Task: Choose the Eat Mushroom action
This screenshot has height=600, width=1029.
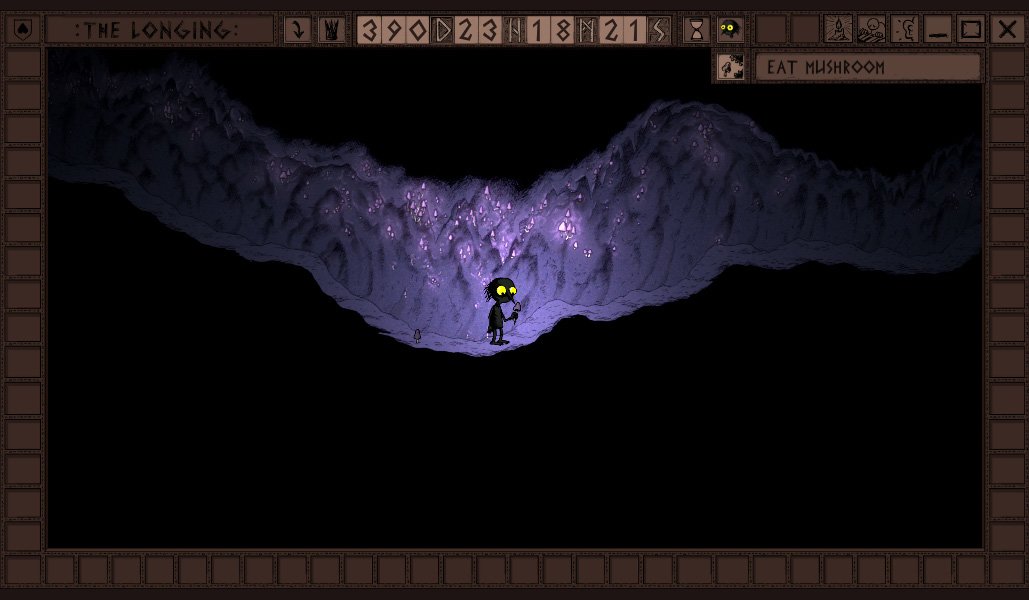Action: (x=866, y=67)
